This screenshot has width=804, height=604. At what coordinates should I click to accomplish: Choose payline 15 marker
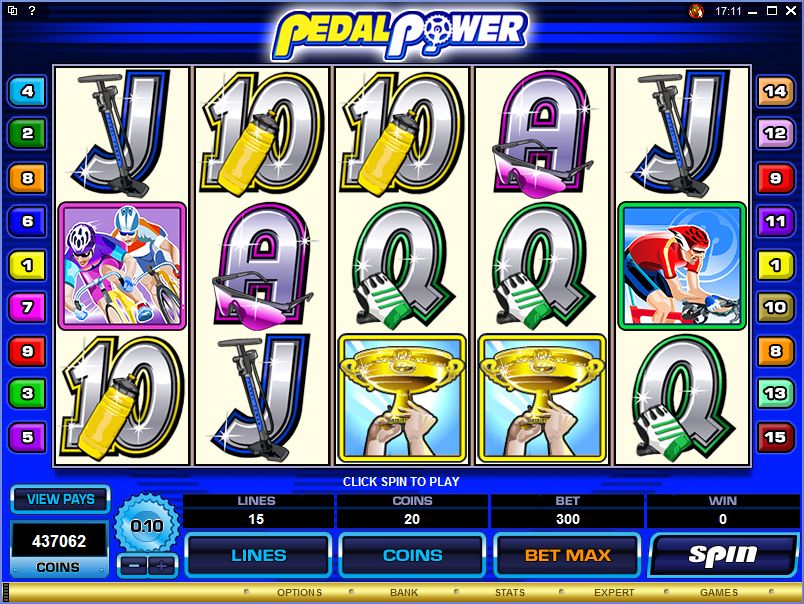[x=775, y=436]
